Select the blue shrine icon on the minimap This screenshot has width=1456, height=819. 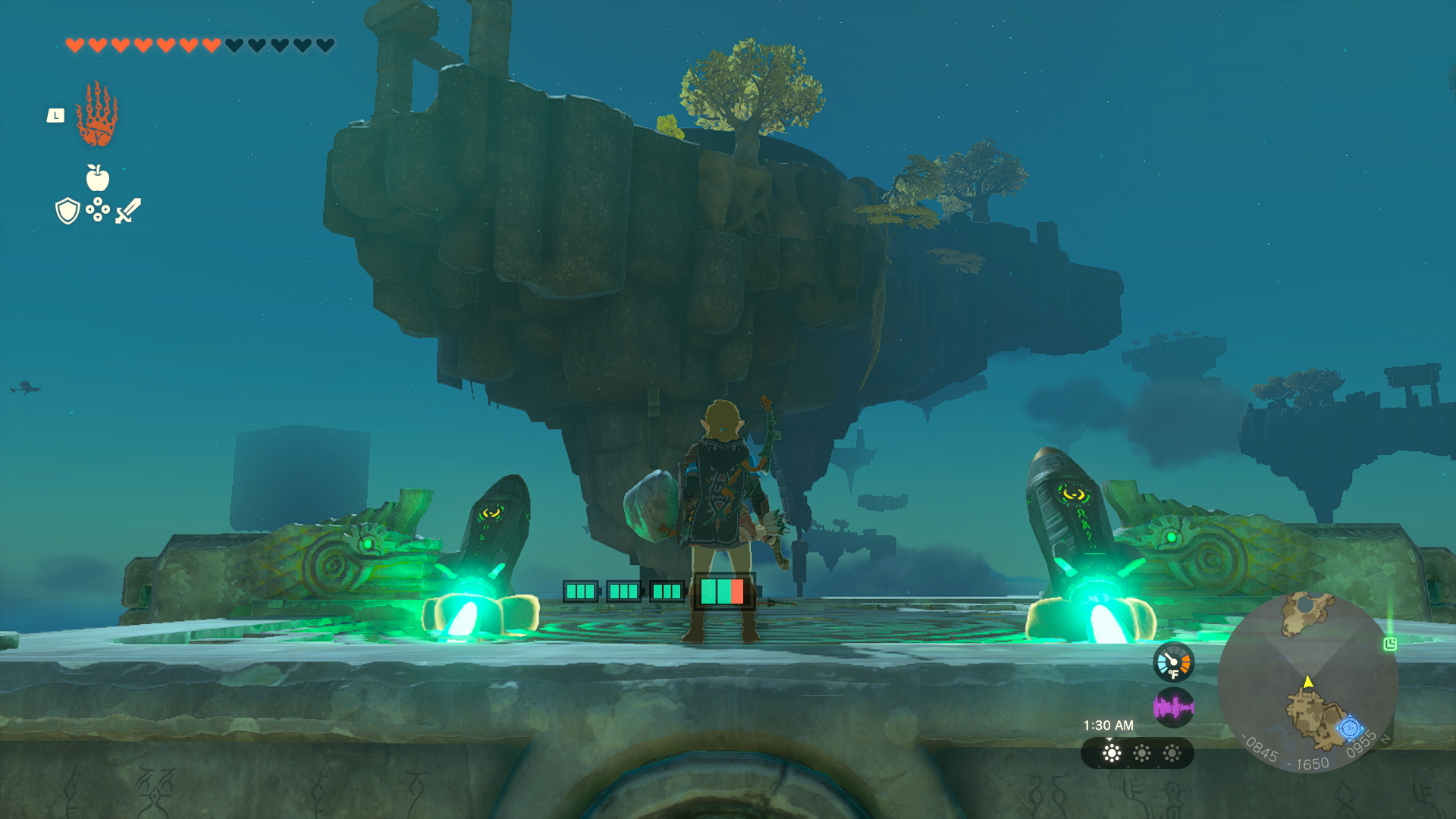[1351, 727]
